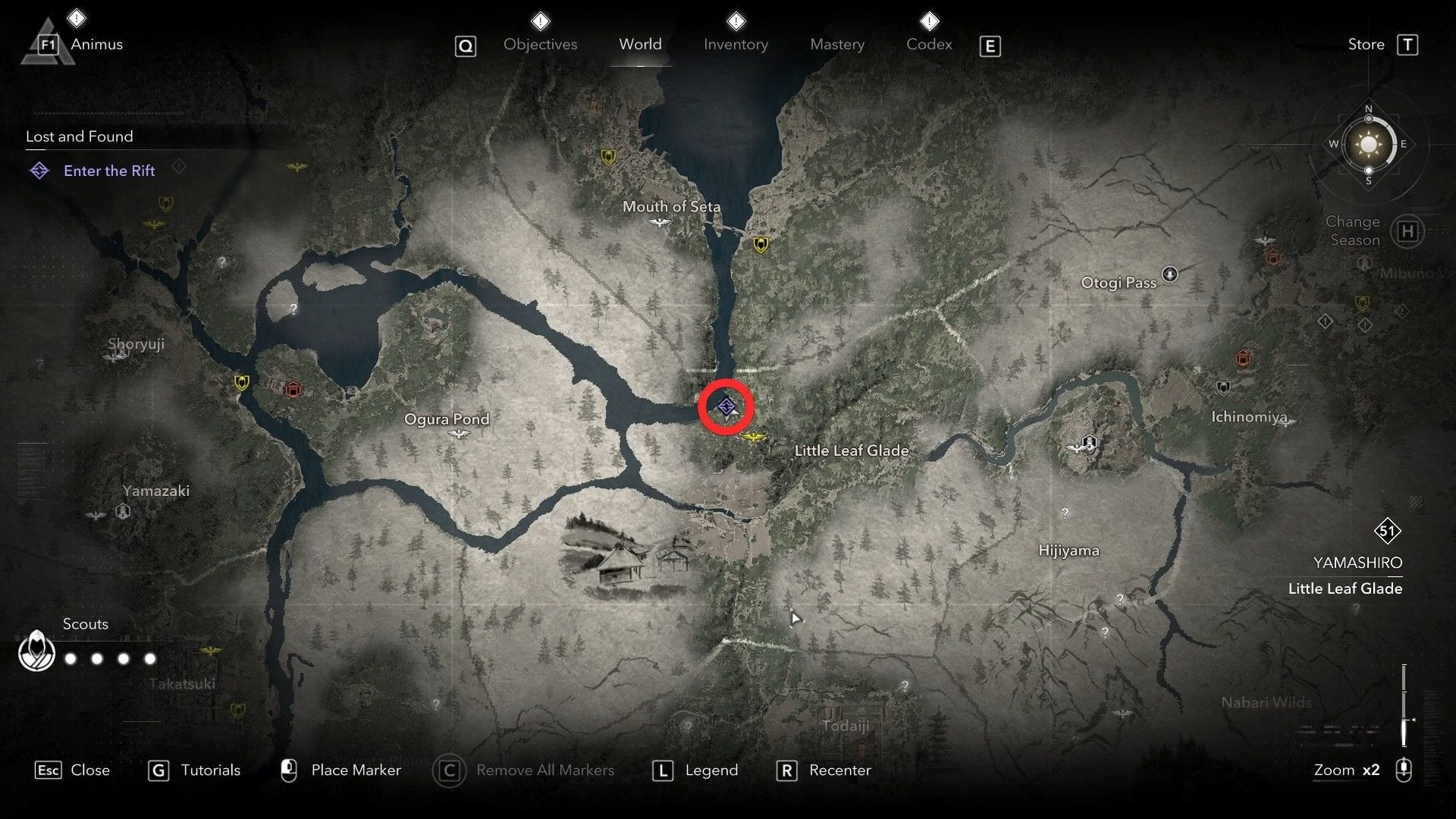Click the Zoom x2 indicator
This screenshot has height=819, width=1456.
click(1346, 770)
